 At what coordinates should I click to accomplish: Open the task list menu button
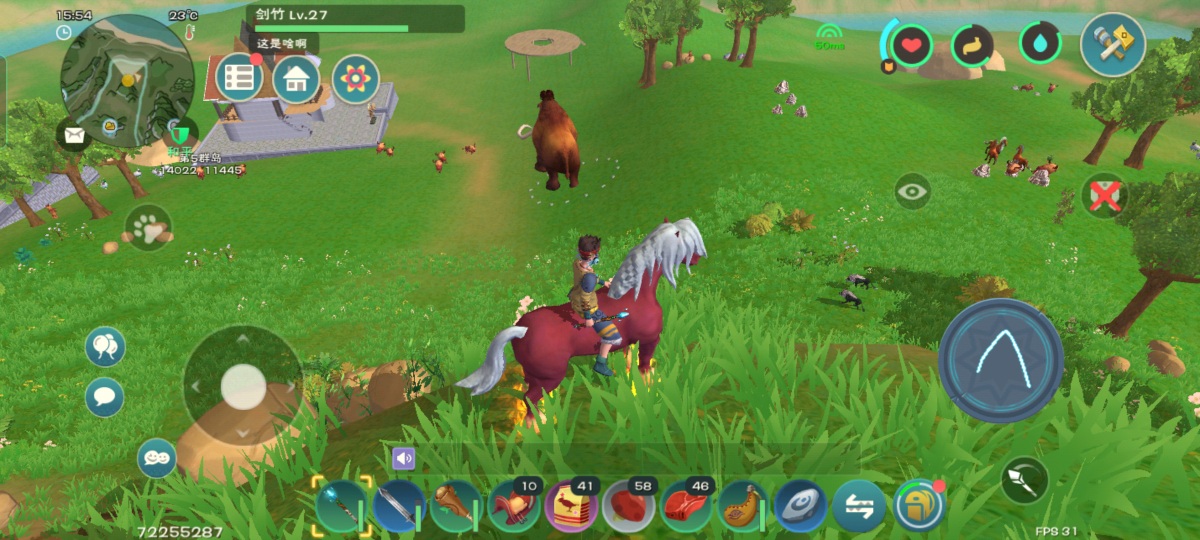pyautogui.click(x=238, y=78)
